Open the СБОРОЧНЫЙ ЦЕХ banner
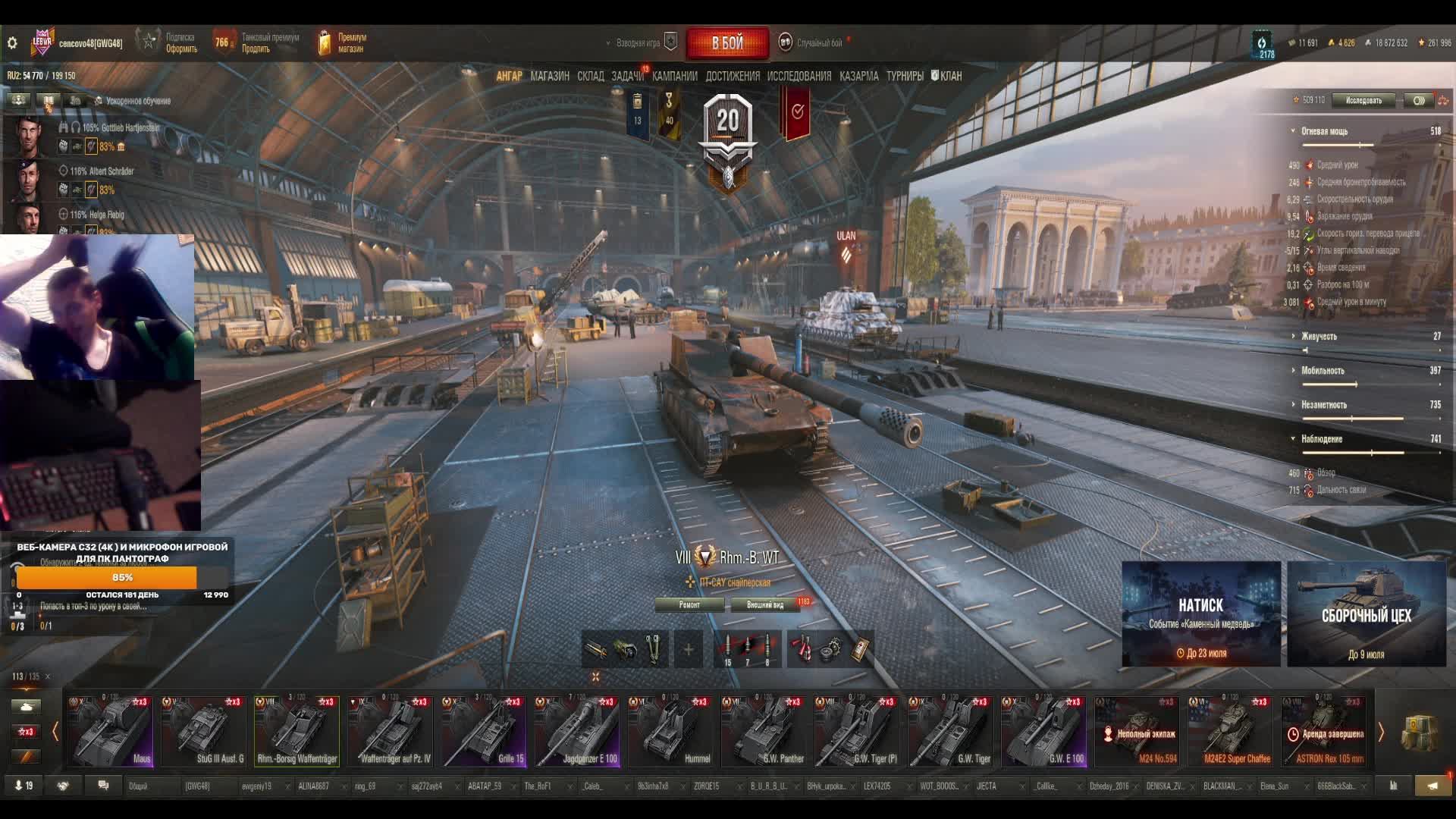This screenshot has width=1456, height=819. [1366, 614]
